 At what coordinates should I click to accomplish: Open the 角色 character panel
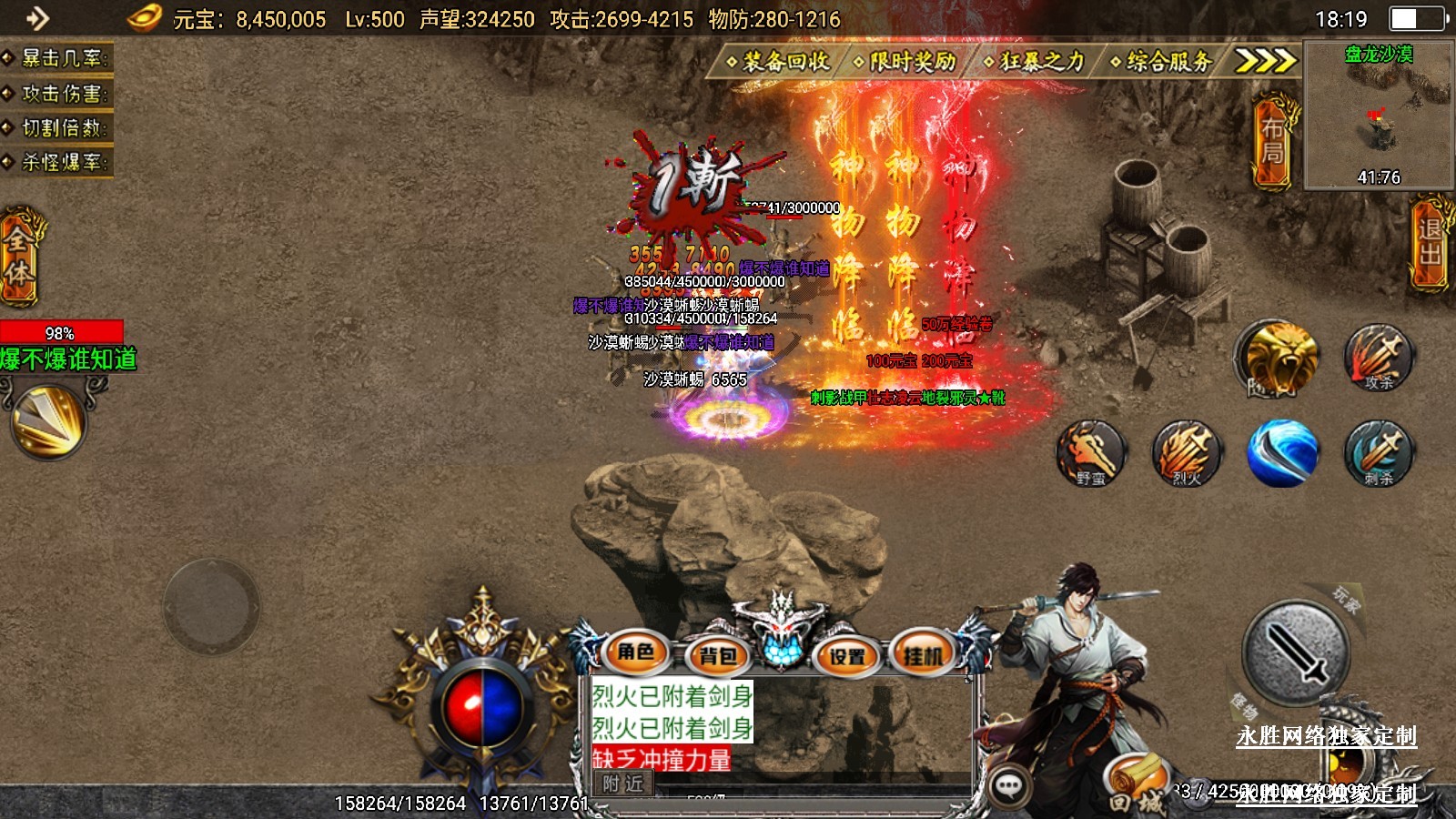[636, 652]
